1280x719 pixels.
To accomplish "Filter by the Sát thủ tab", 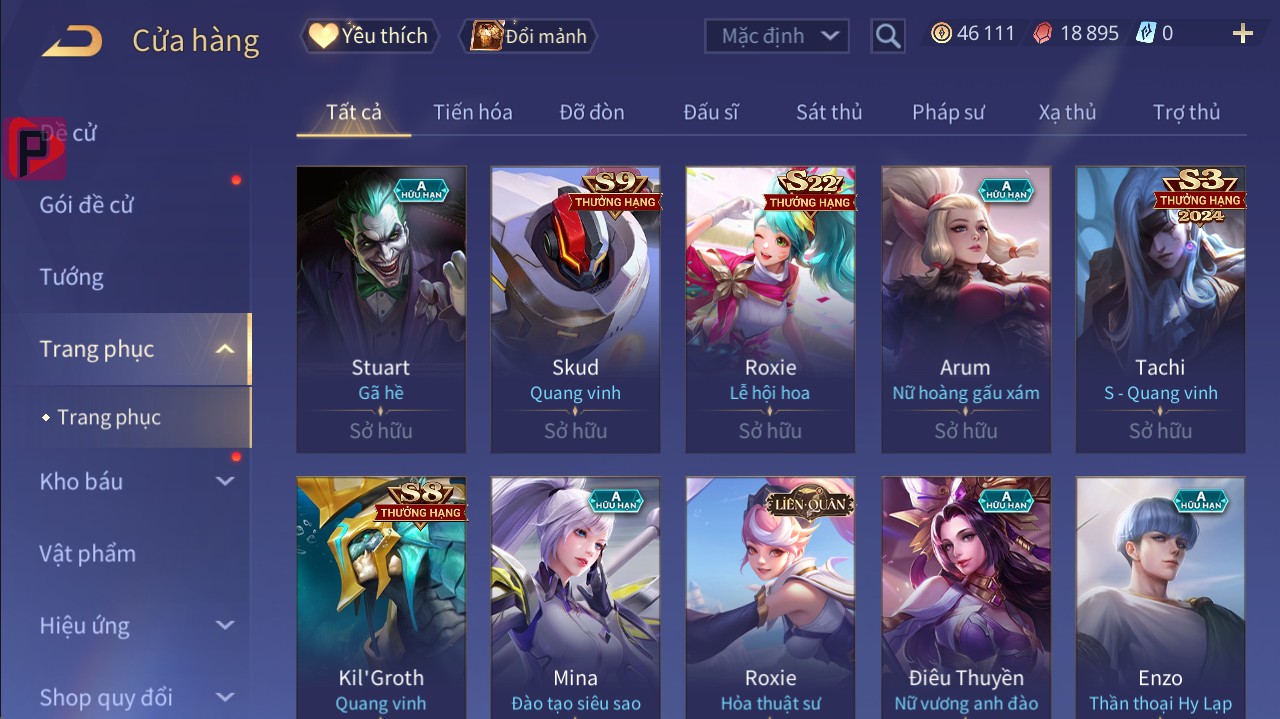I will [829, 112].
